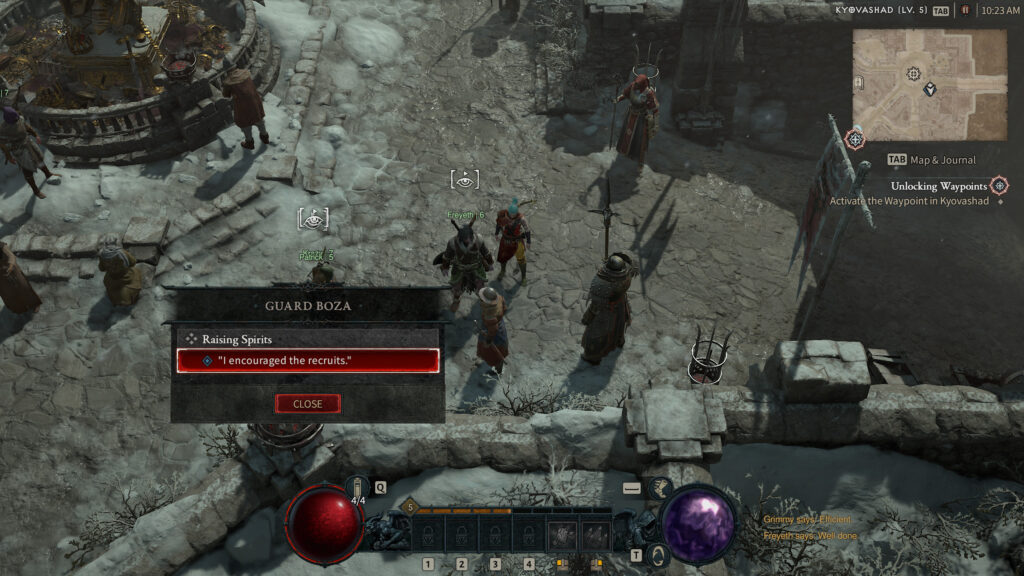1024x576 pixels.
Task: Choose "I encouraged the recruits." dialogue reply
Action: (308, 361)
